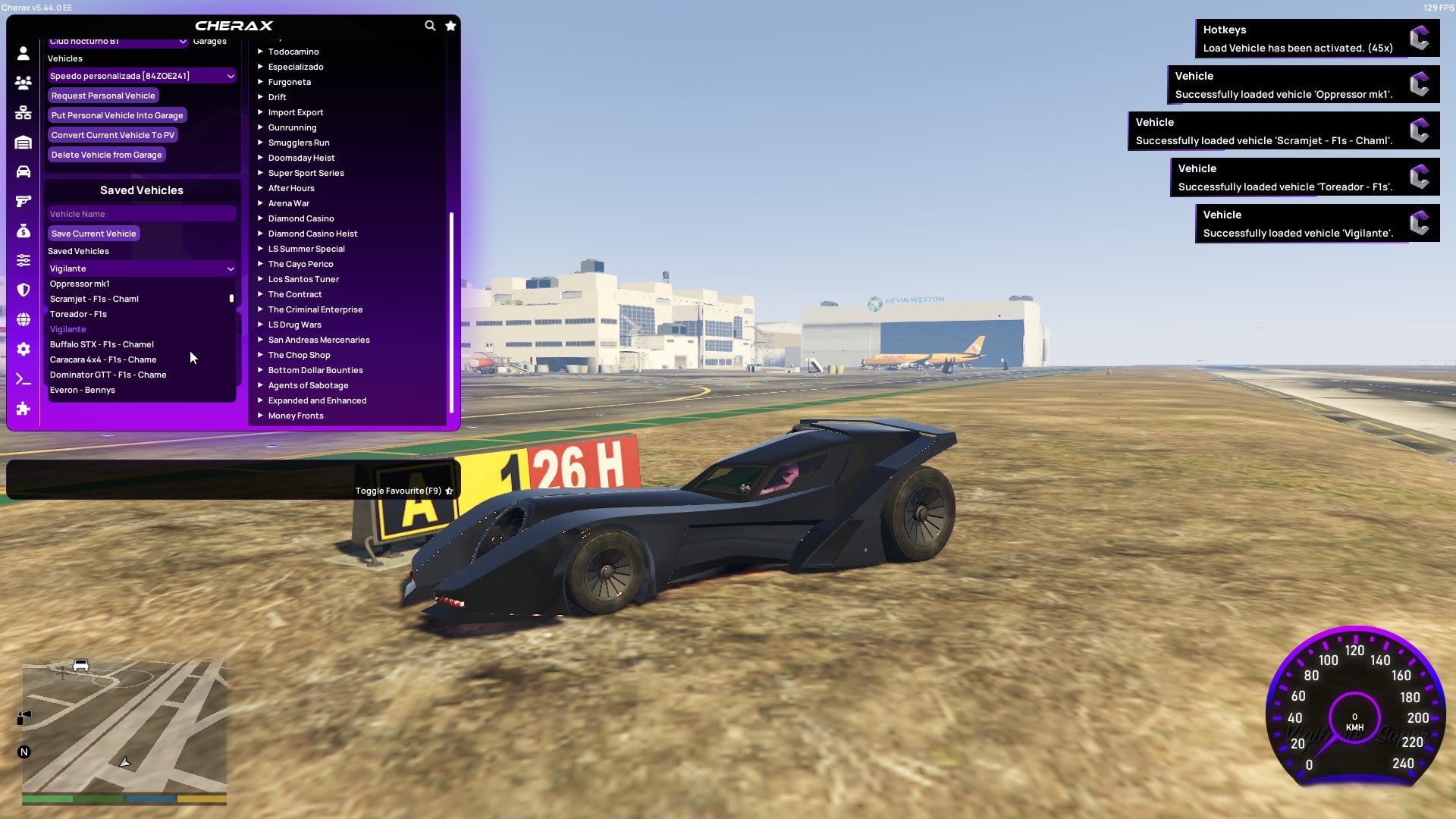The width and height of the screenshot is (1456, 819).
Task: Open the Self player icon in sidebar
Action: click(23, 53)
